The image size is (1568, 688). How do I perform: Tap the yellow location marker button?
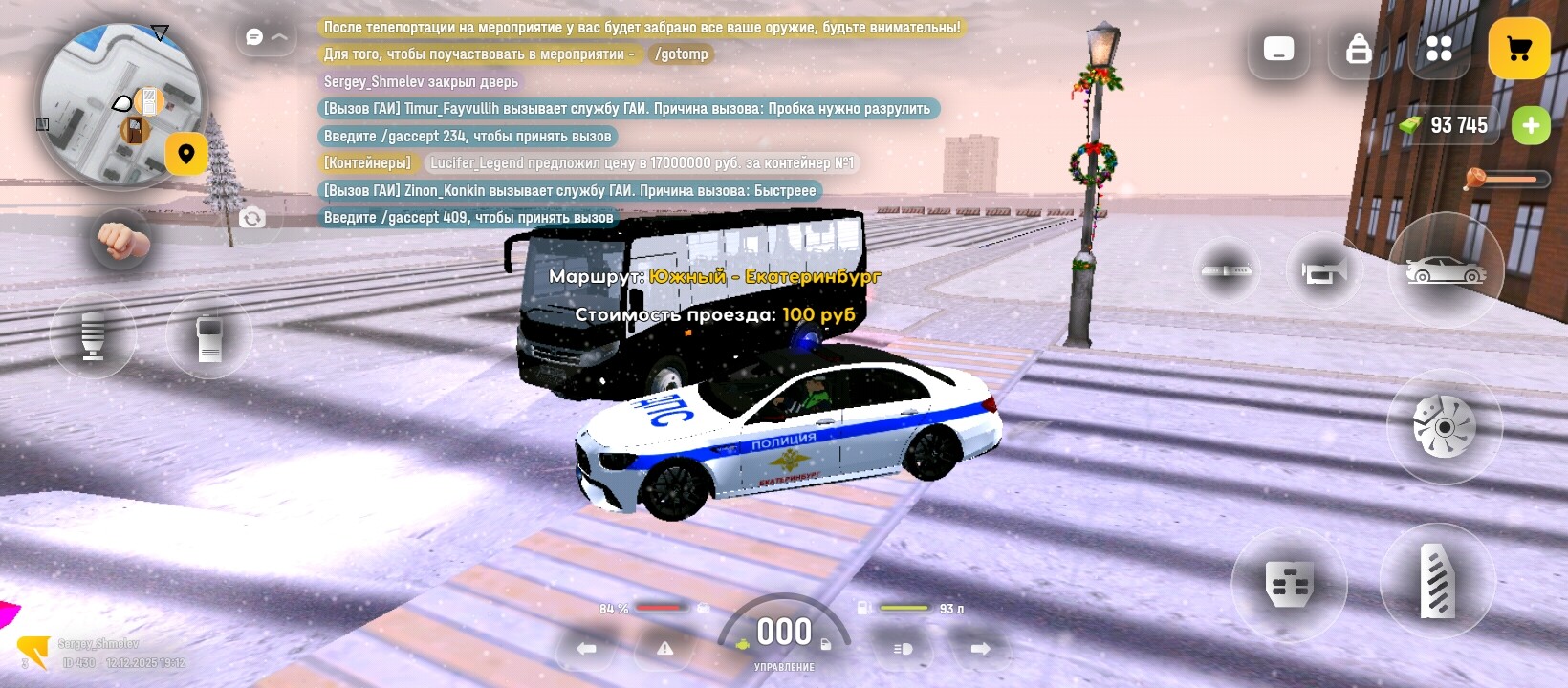pyautogui.click(x=186, y=154)
